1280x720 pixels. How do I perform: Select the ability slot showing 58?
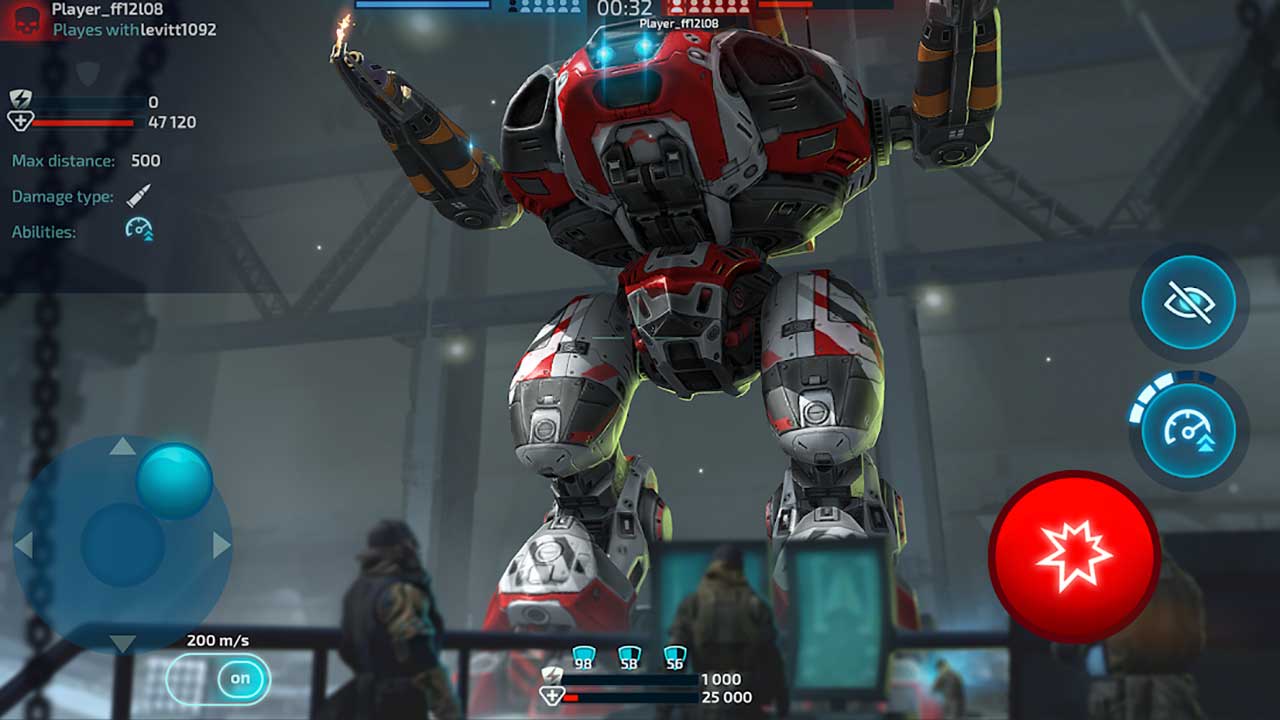(630, 654)
